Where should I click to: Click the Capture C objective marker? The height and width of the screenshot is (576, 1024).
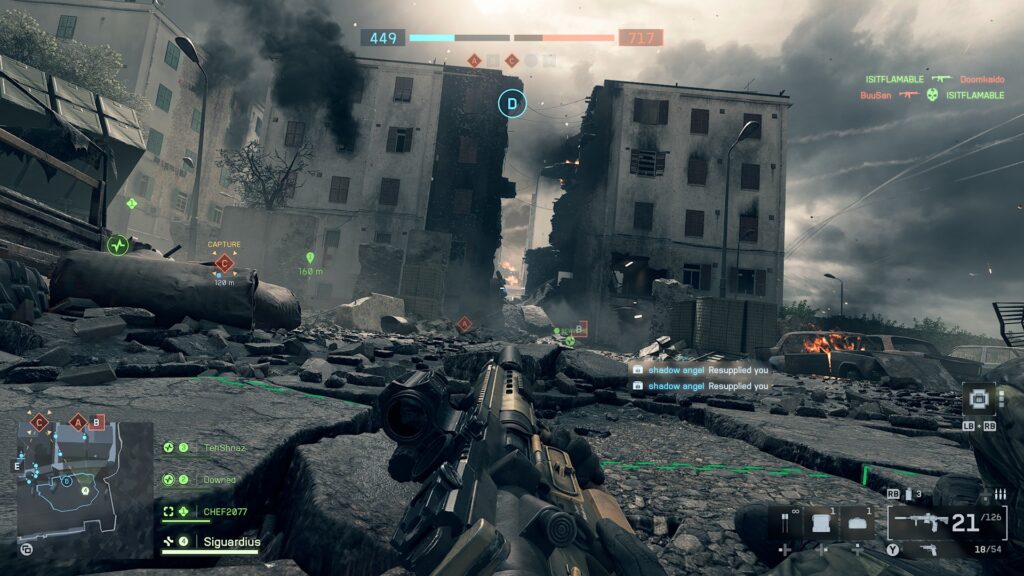click(224, 263)
